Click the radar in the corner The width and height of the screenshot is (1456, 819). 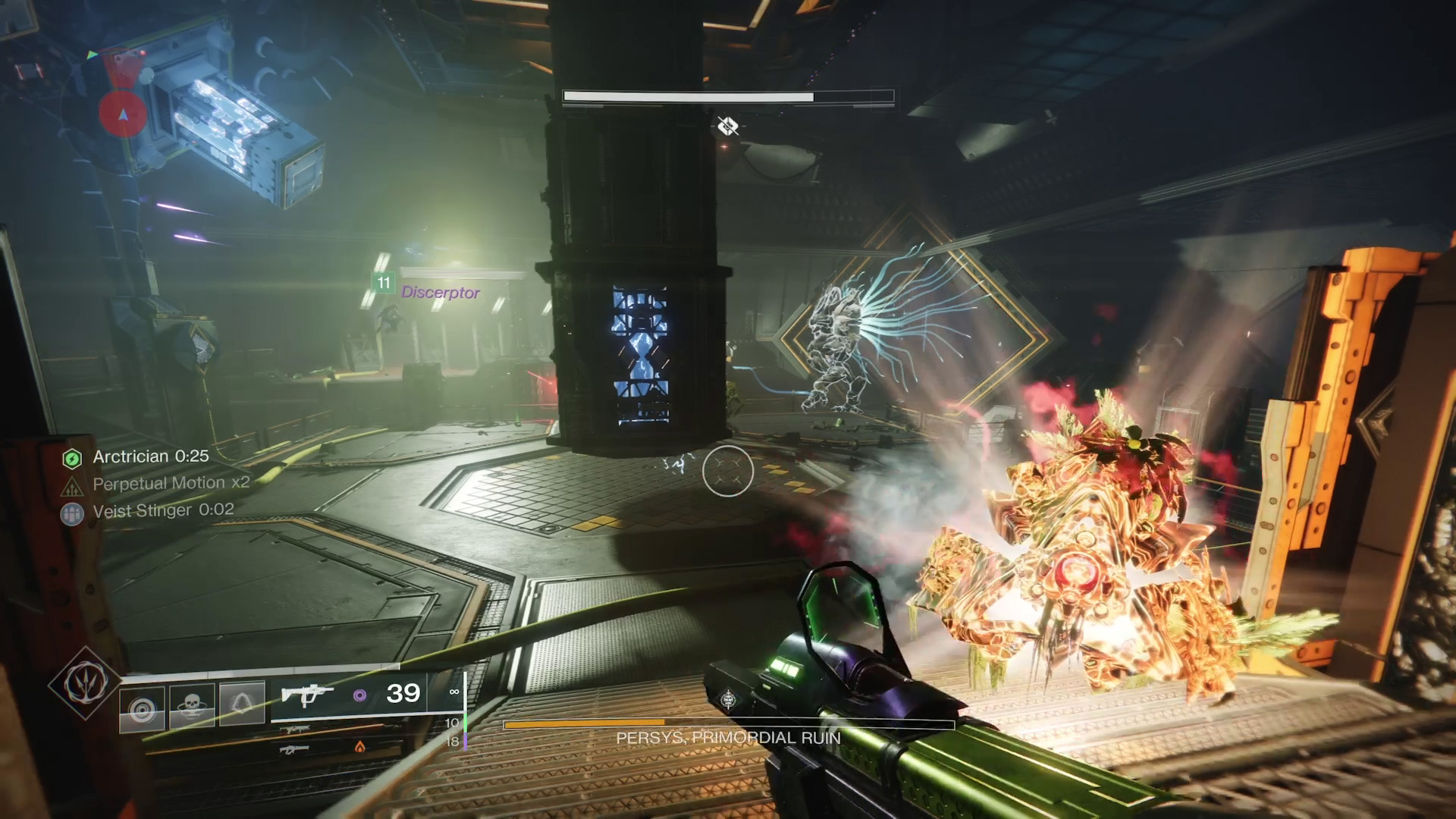[x=121, y=112]
